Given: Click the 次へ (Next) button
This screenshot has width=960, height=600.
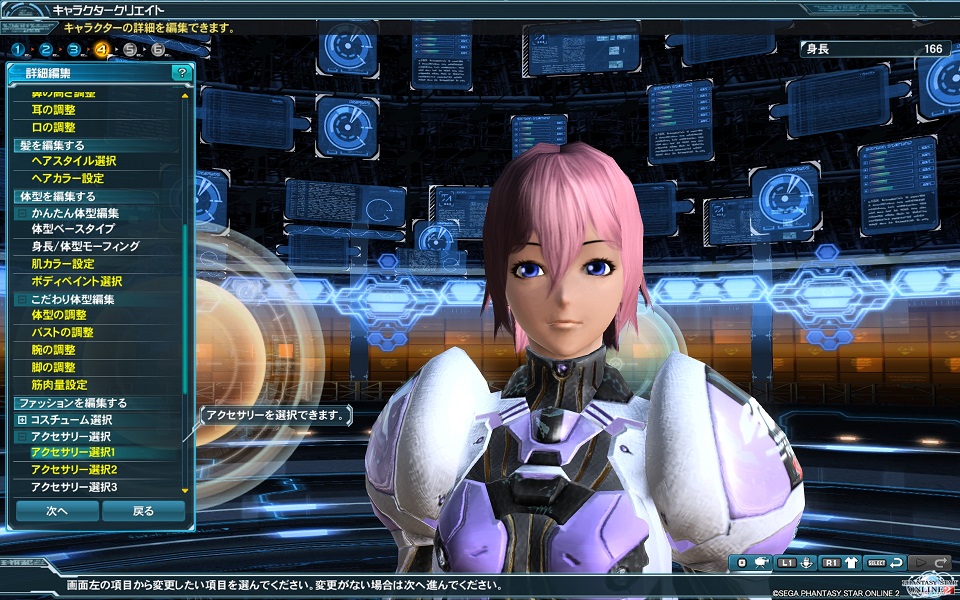Looking at the screenshot, I should click(x=57, y=511).
